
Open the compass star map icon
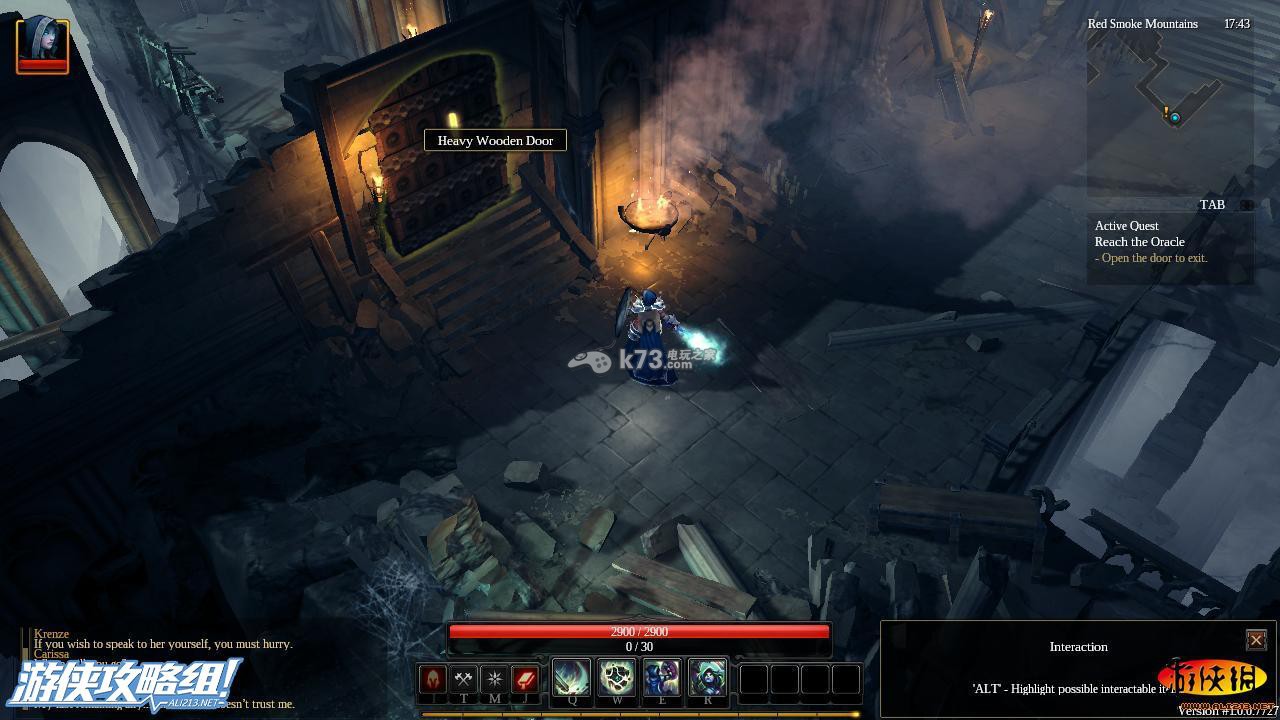coord(494,680)
